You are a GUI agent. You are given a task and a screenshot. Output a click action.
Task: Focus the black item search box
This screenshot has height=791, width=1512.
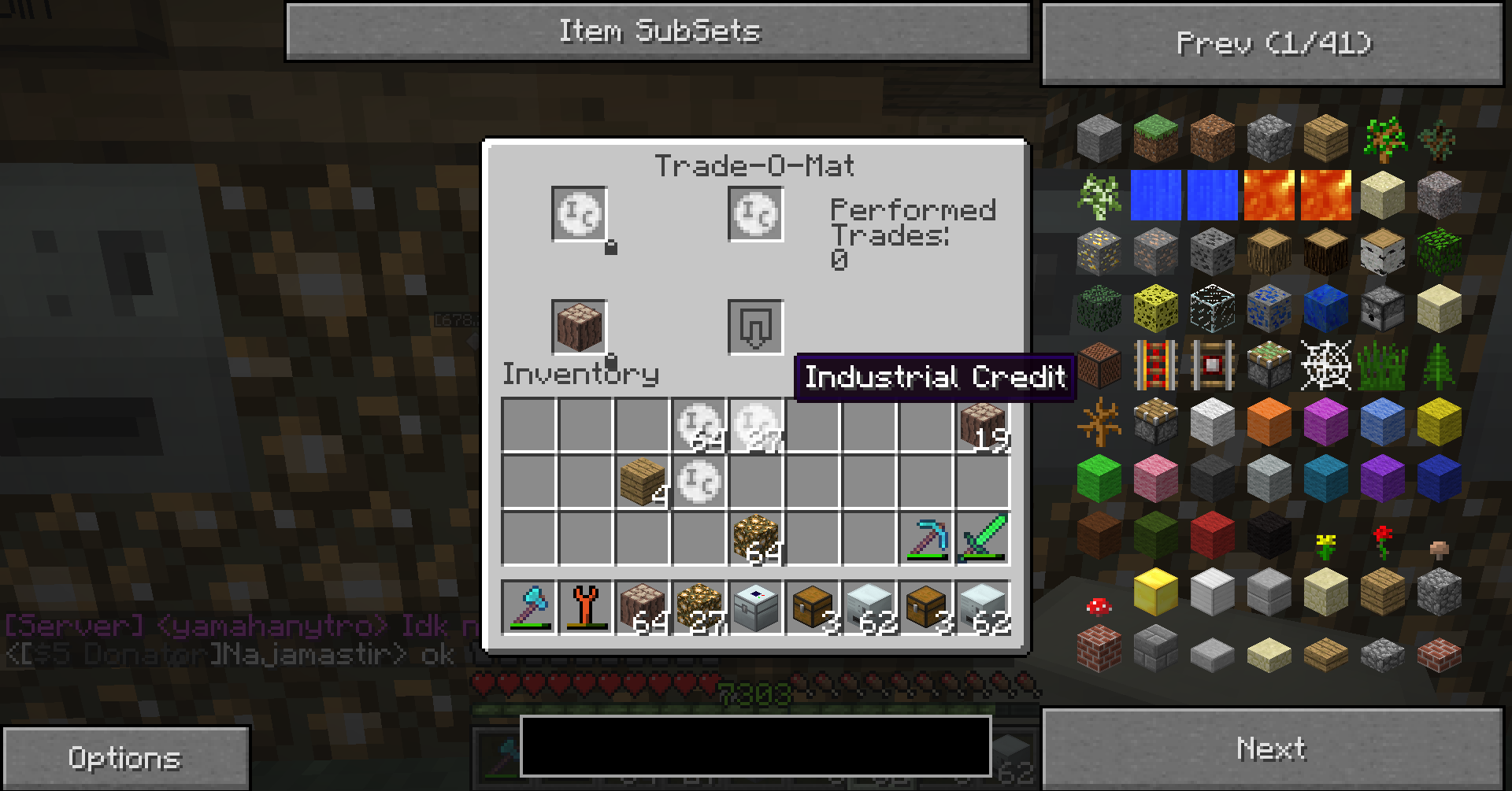(x=754, y=745)
